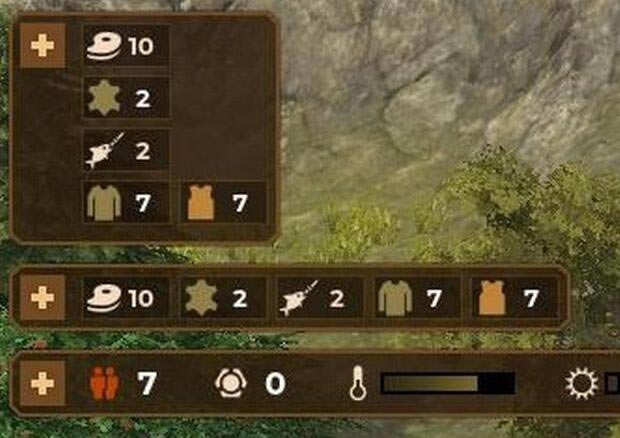Select the animal hide in the single-row resource bar

pos(202,298)
